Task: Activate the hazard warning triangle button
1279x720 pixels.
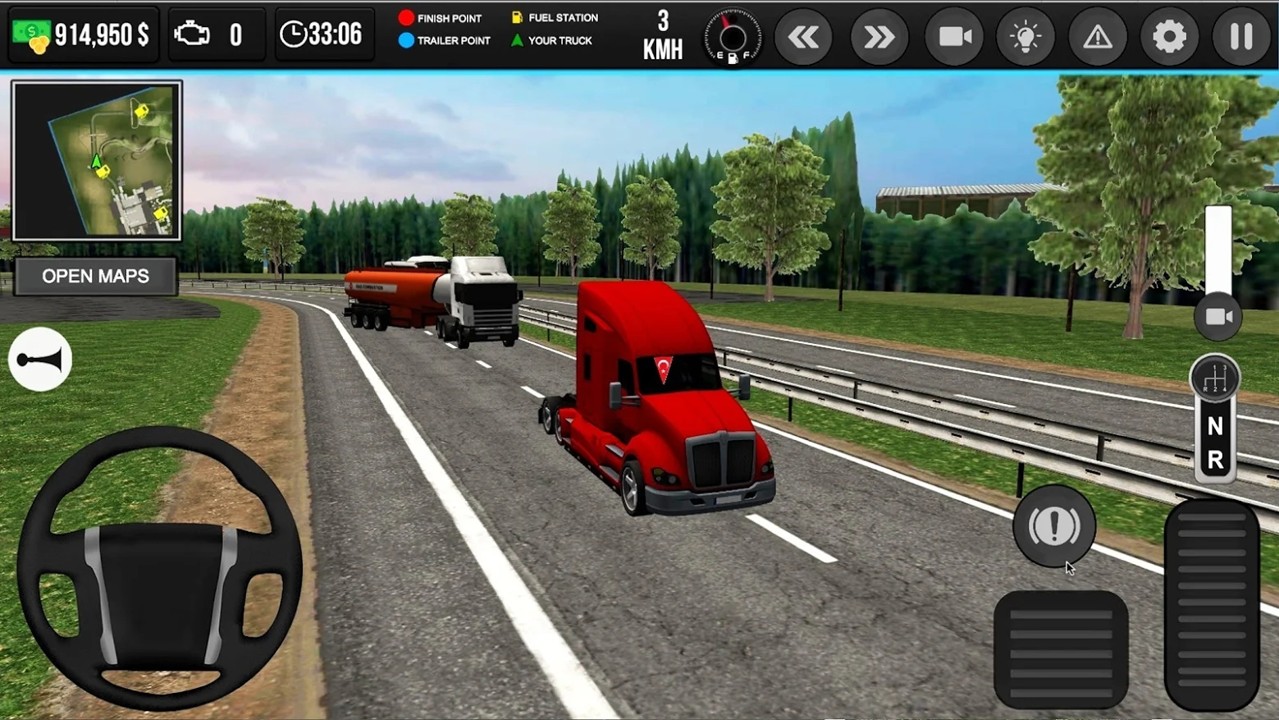Action: (1097, 37)
